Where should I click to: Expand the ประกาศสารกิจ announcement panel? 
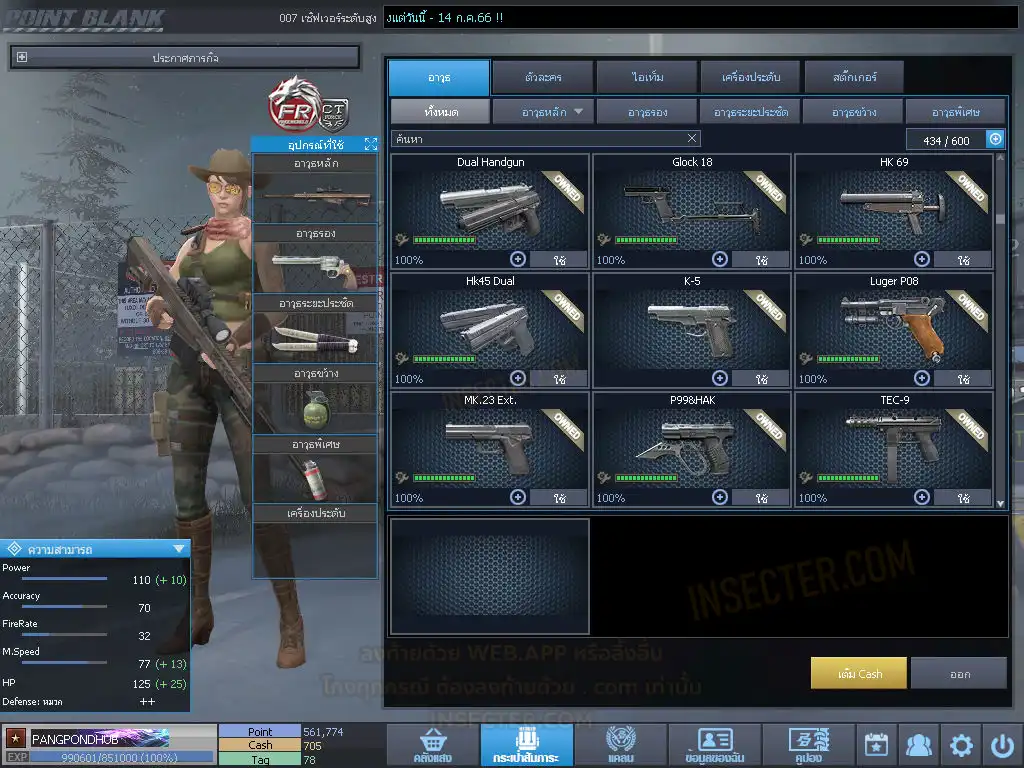click(x=22, y=58)
